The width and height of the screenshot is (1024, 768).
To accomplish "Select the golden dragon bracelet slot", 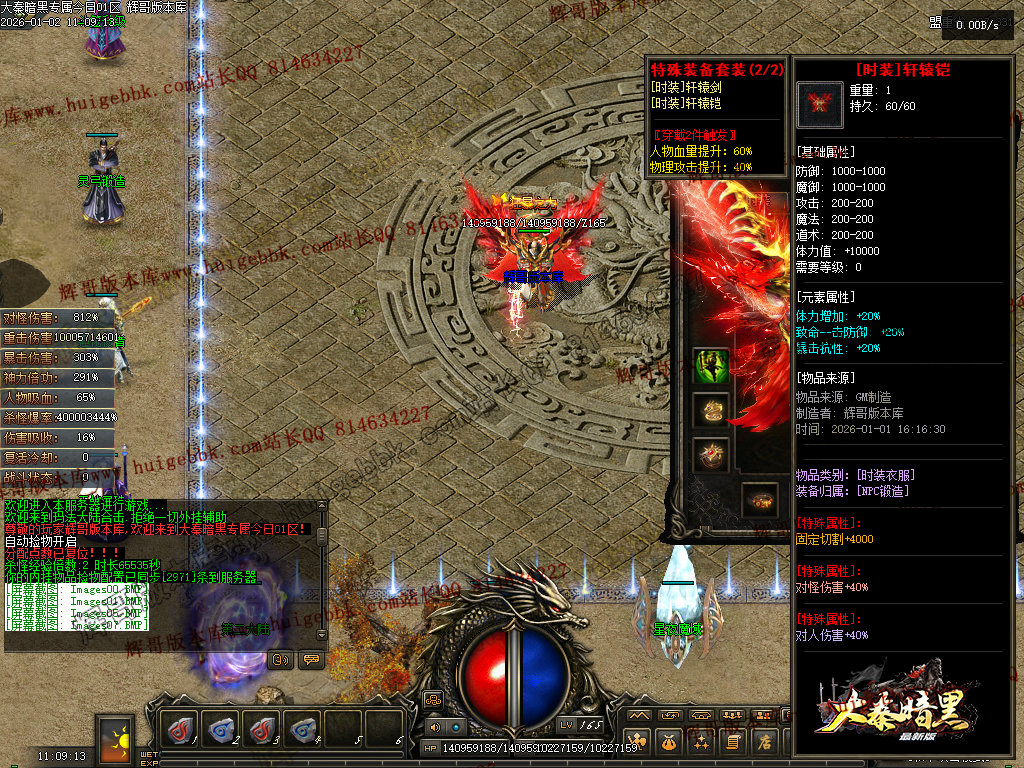I will tap(711, 410).
